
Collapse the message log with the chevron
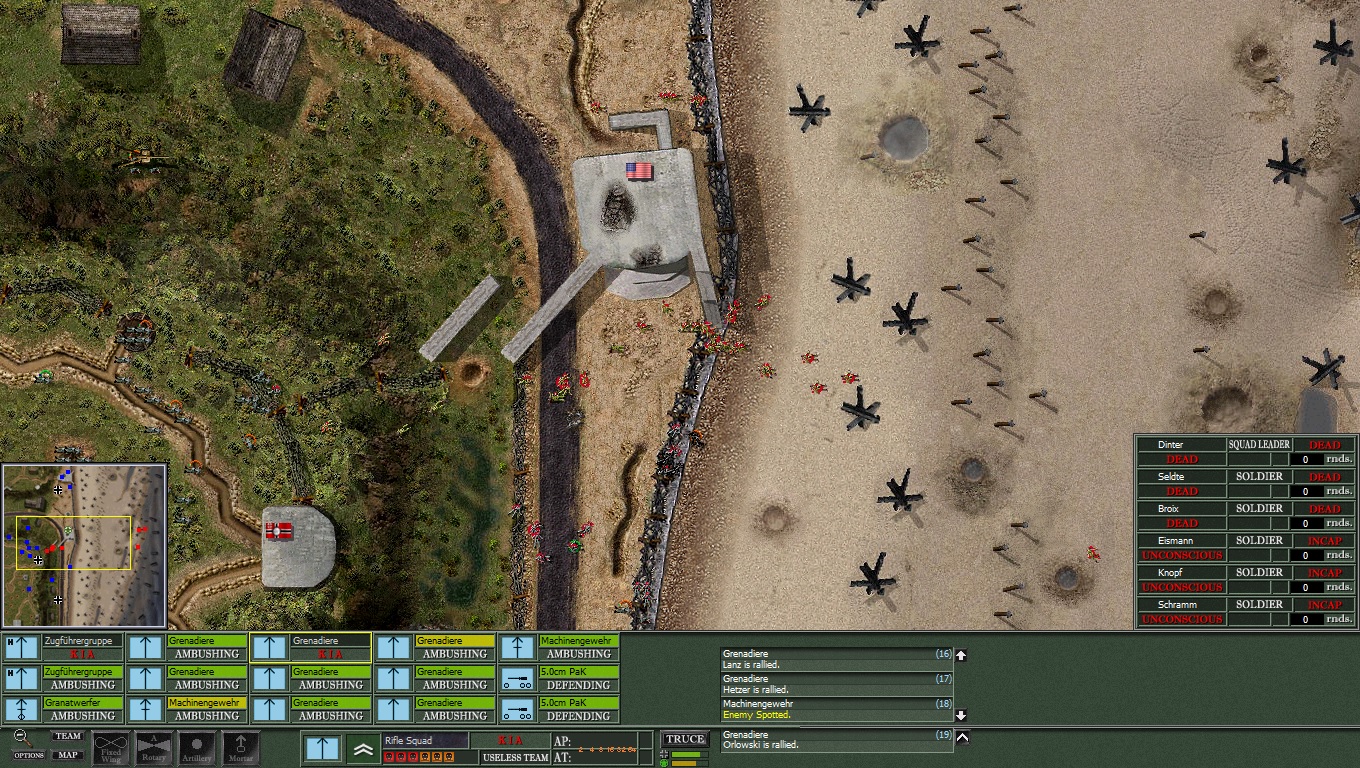[962, 738]
